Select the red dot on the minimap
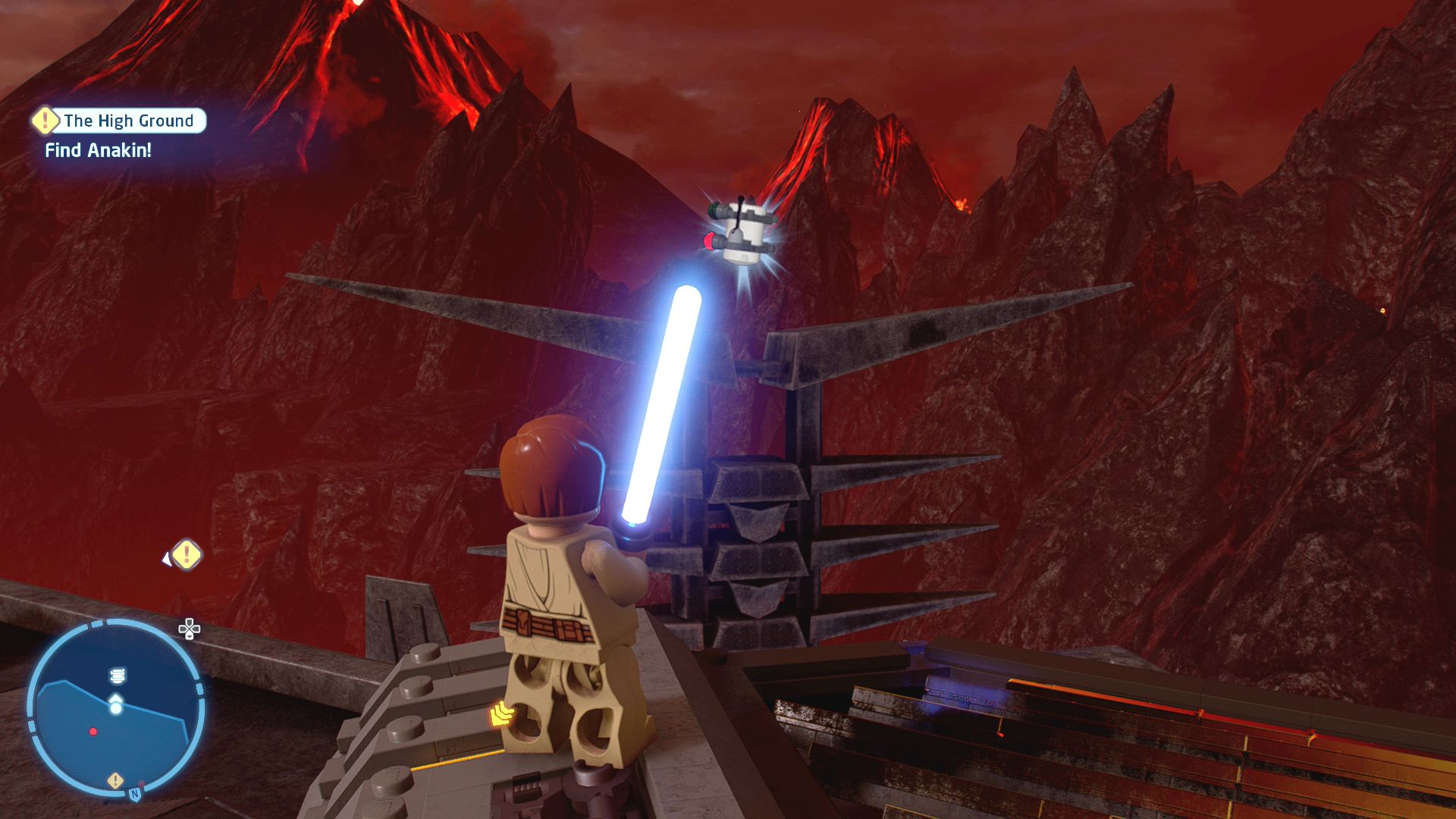Viewport: 1456px width, 819px height. (x=93, y=732)
